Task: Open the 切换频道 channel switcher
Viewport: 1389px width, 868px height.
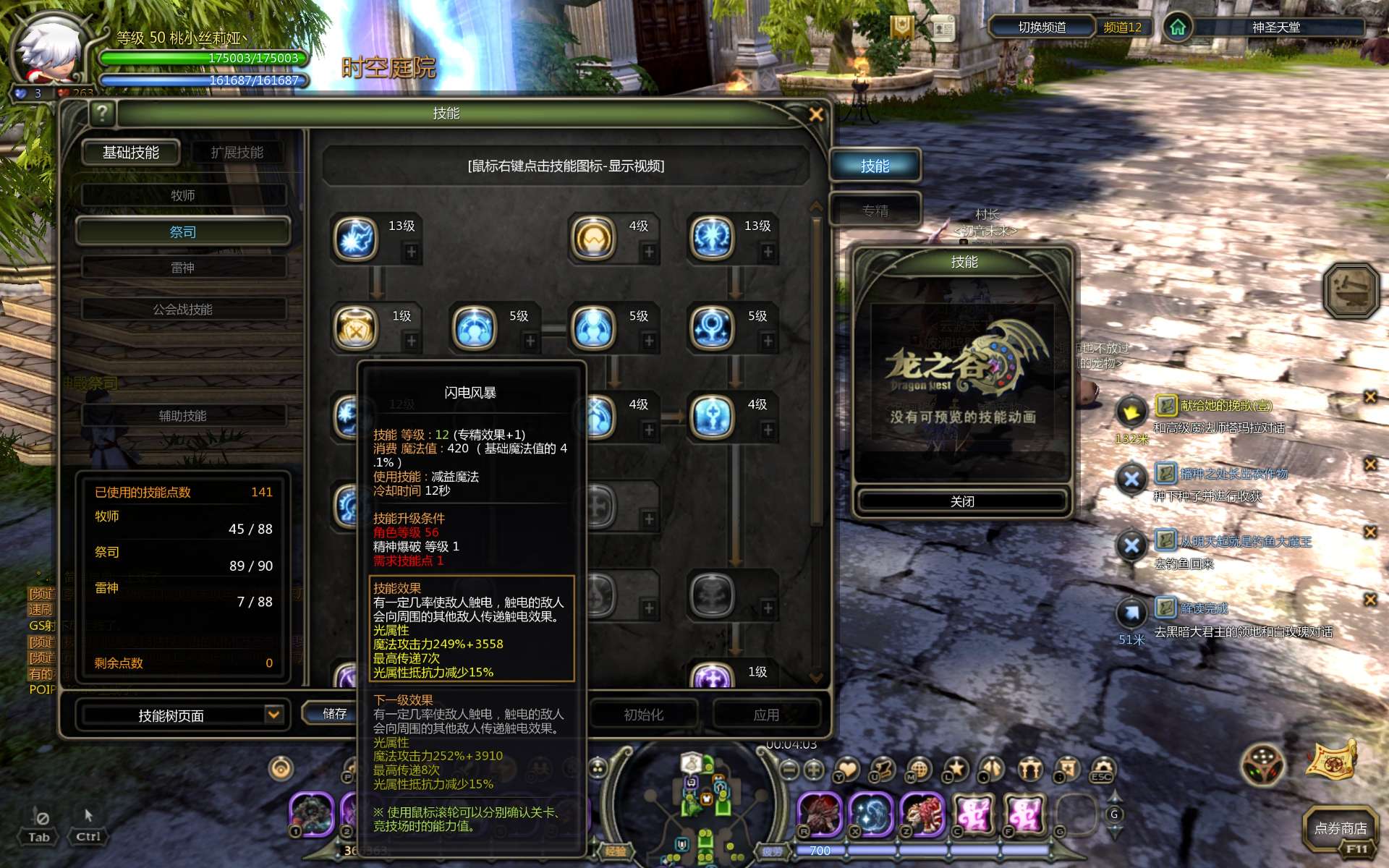Action: 1042,27
